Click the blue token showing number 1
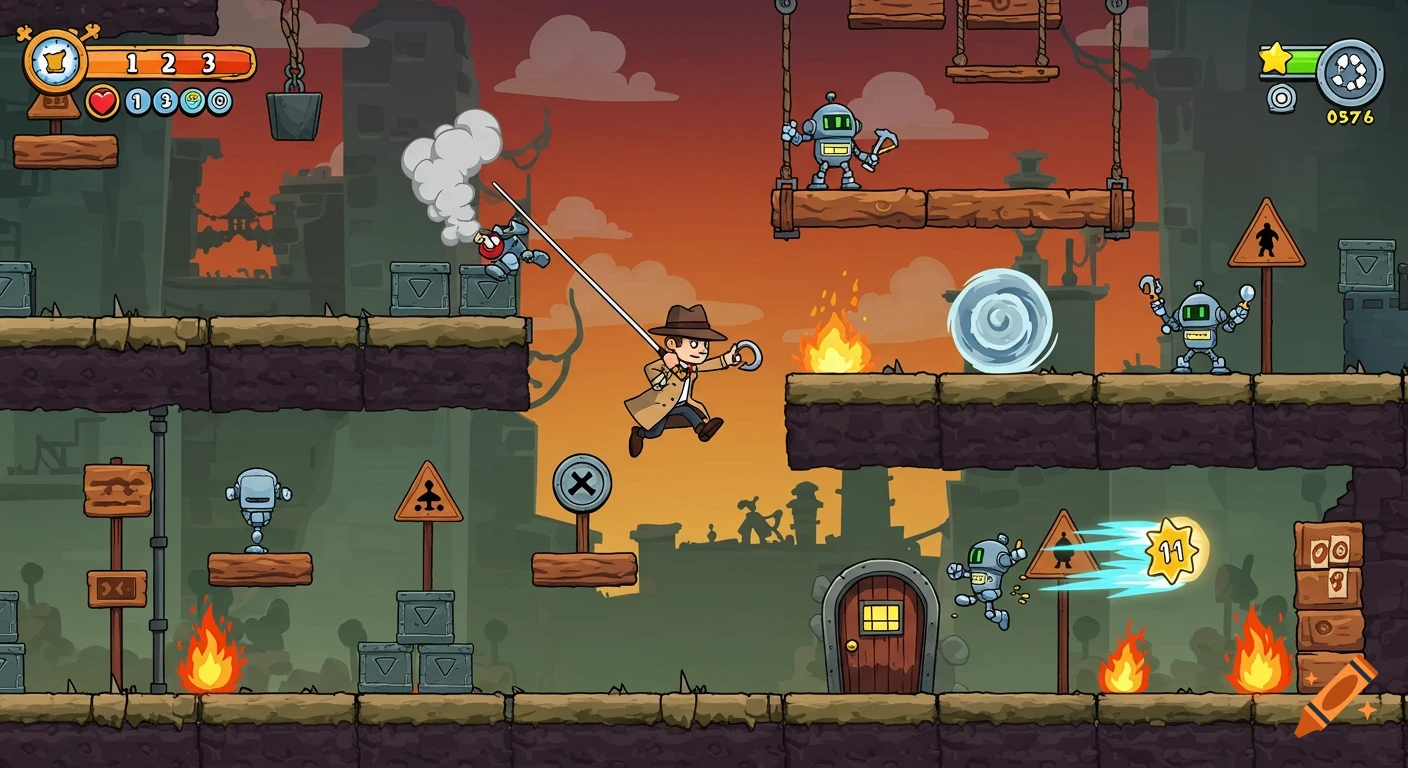Screen dimensions: 1408x768 pos(137,101)
